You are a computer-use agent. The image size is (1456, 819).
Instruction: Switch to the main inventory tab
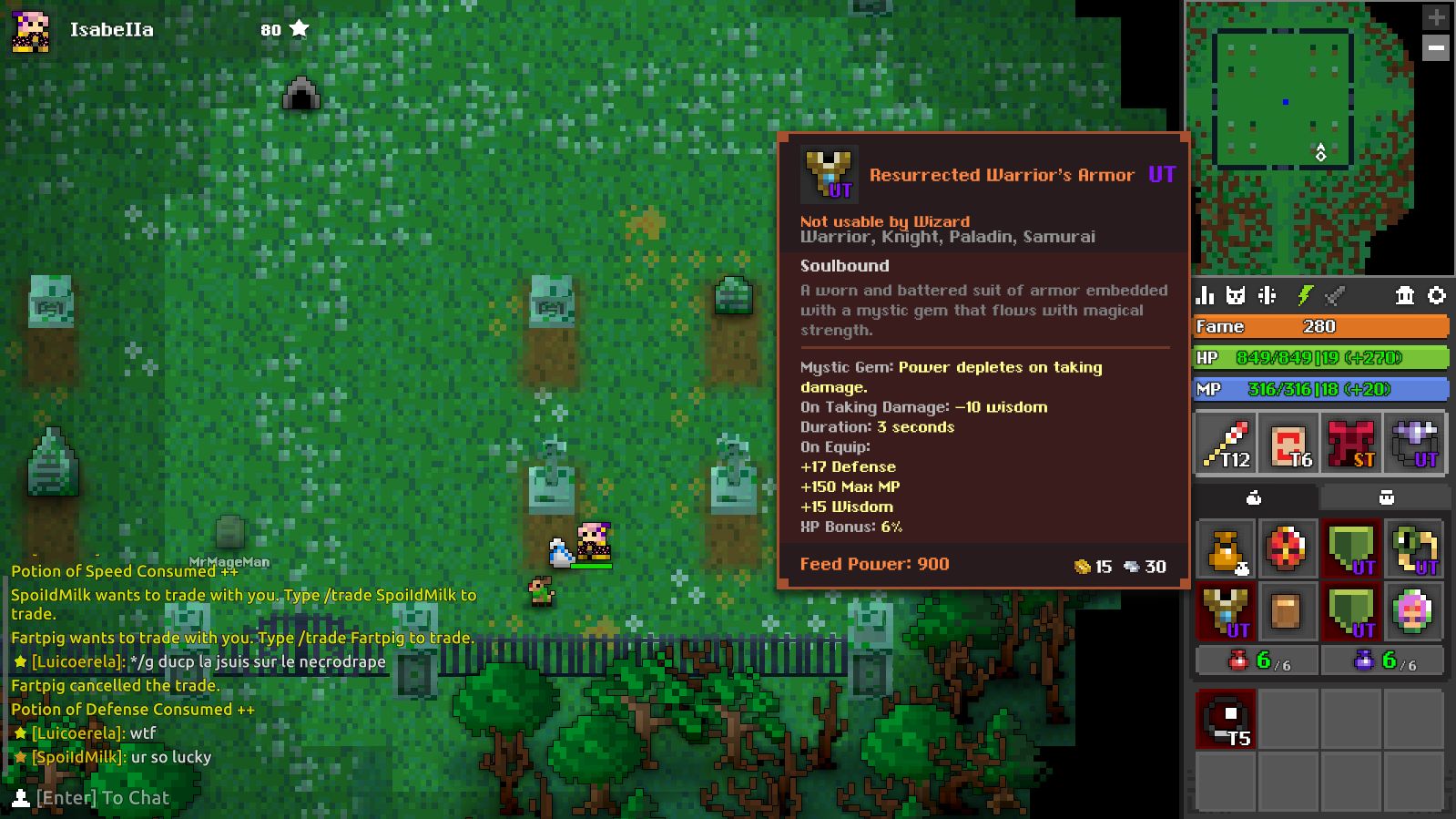[x=1255, y=497]
